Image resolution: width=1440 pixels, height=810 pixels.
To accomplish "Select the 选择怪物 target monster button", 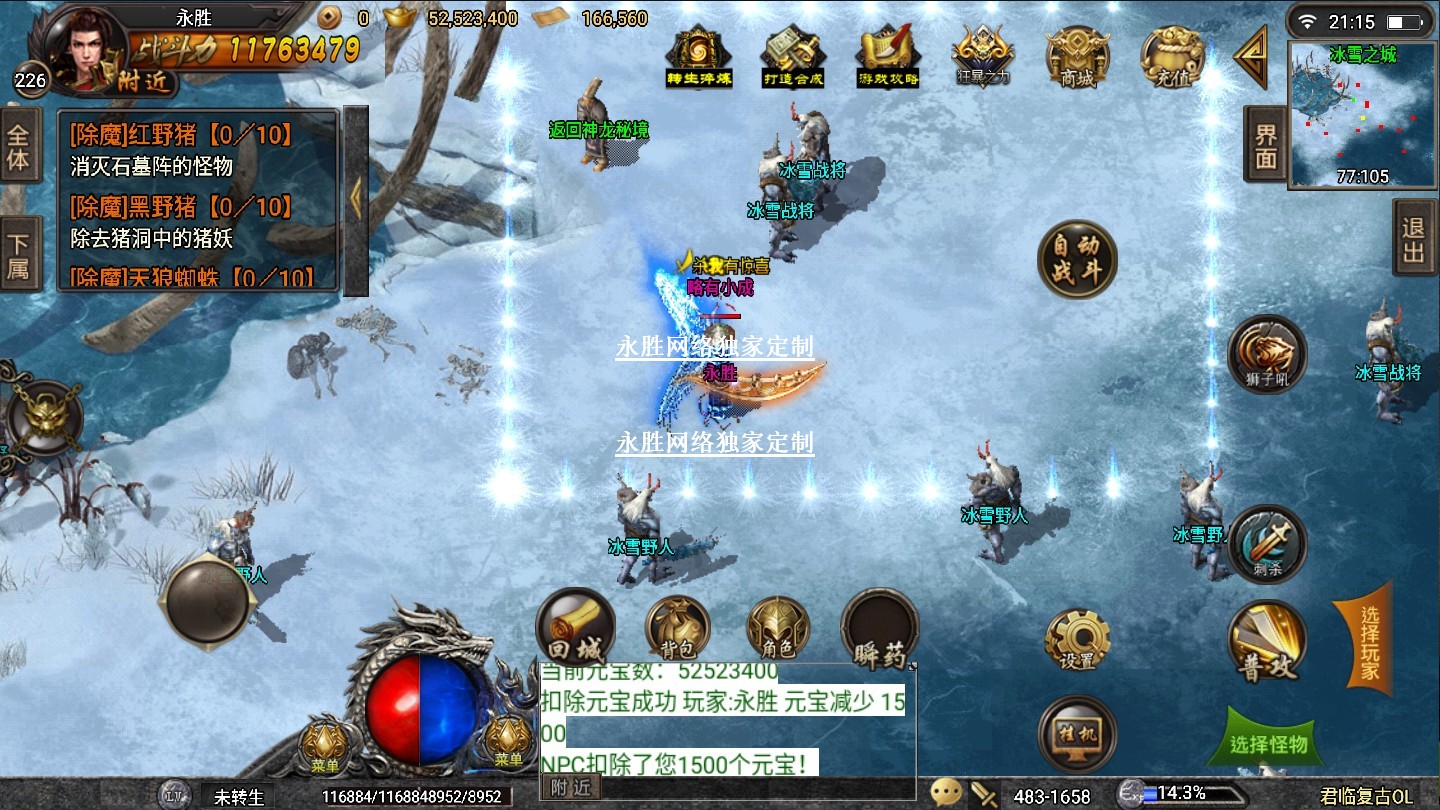I will (x=1269, y=743).
